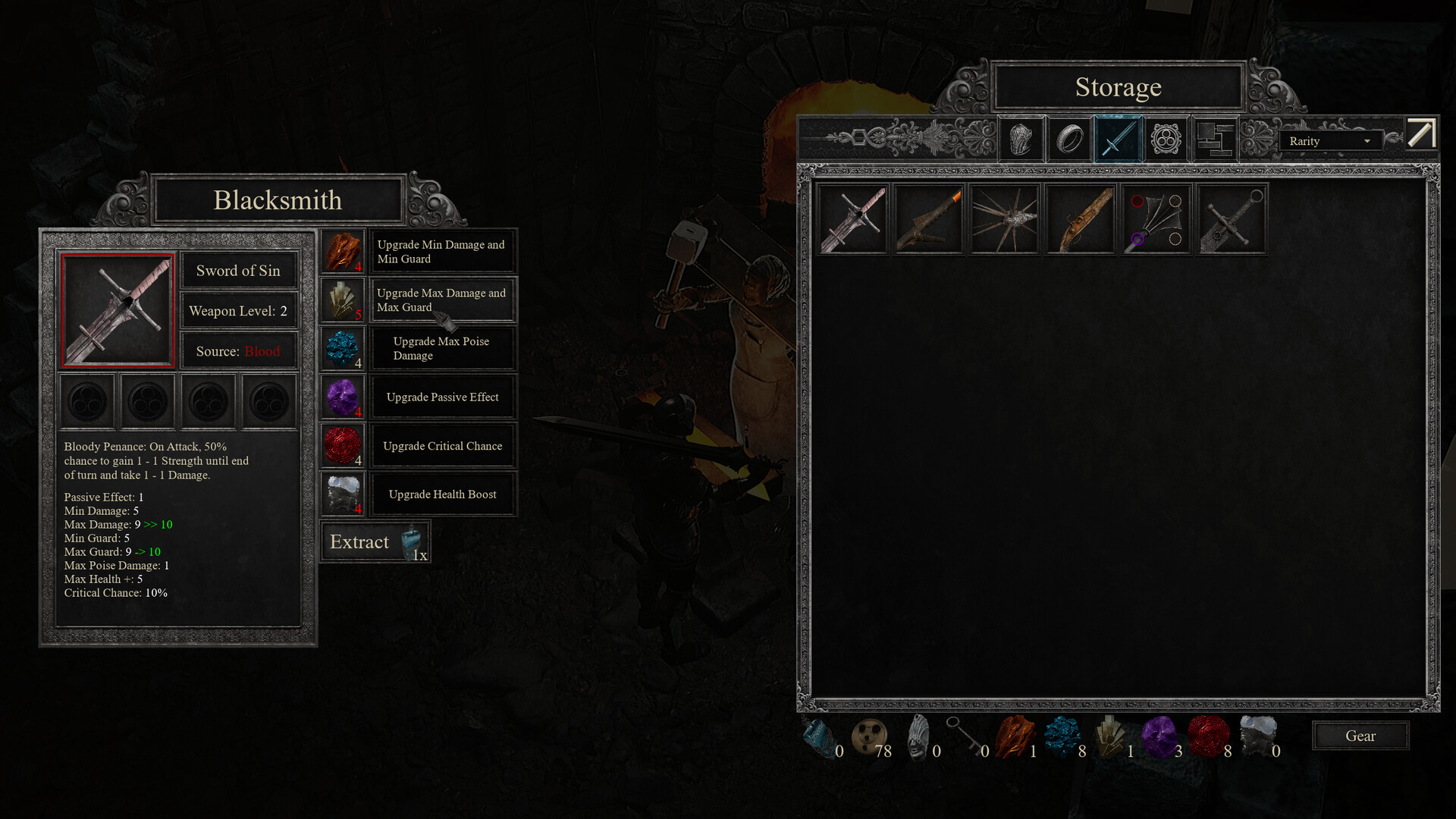Choose the flanged mace with gem sockets
Image resolution: width=1456 pixels, height=819 pixels.
point(1156,219)
